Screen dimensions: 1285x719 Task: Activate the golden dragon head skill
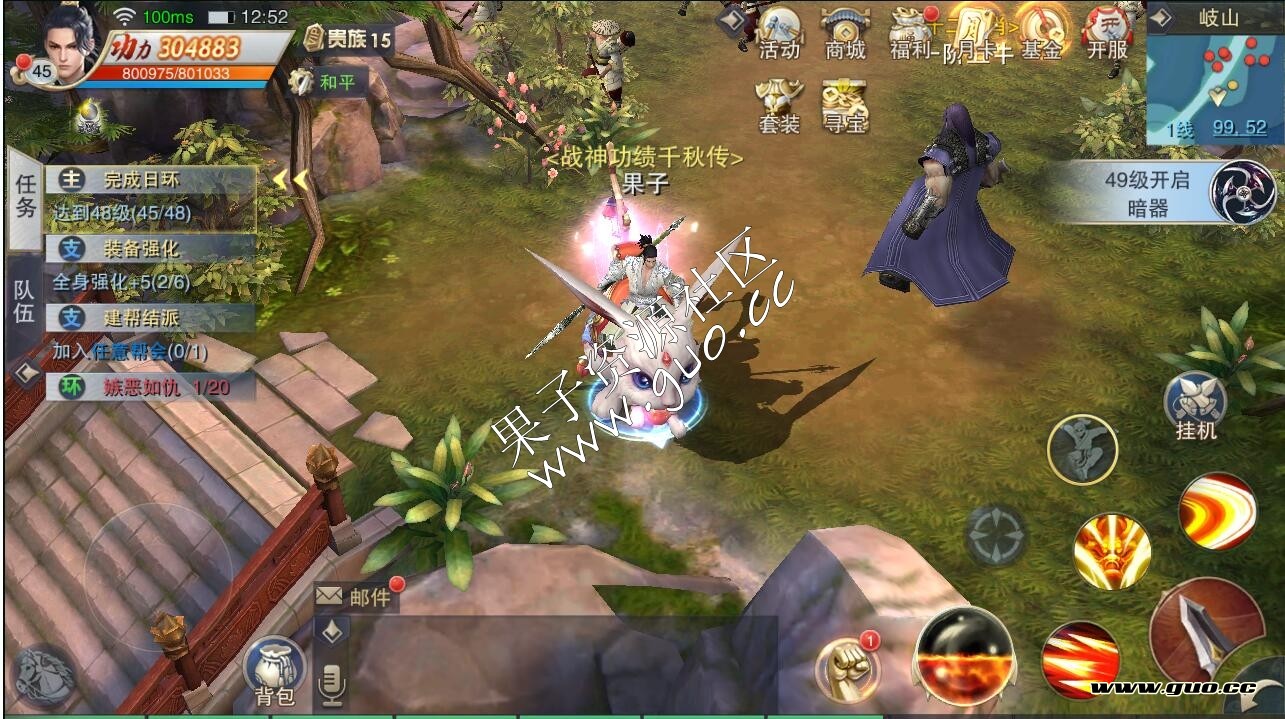click(1112, 551)
